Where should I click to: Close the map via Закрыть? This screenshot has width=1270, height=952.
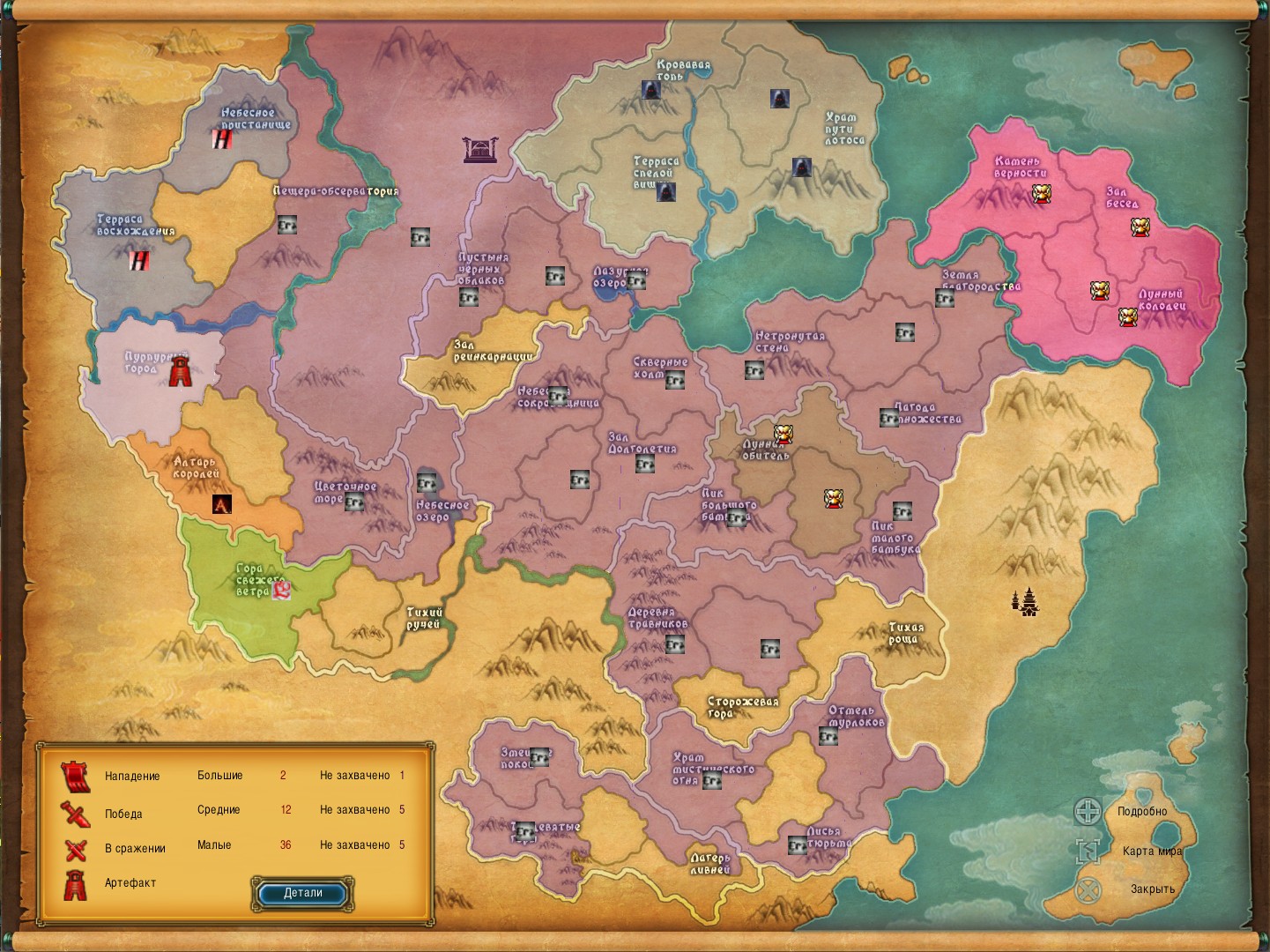click(x=1150, y=890)
